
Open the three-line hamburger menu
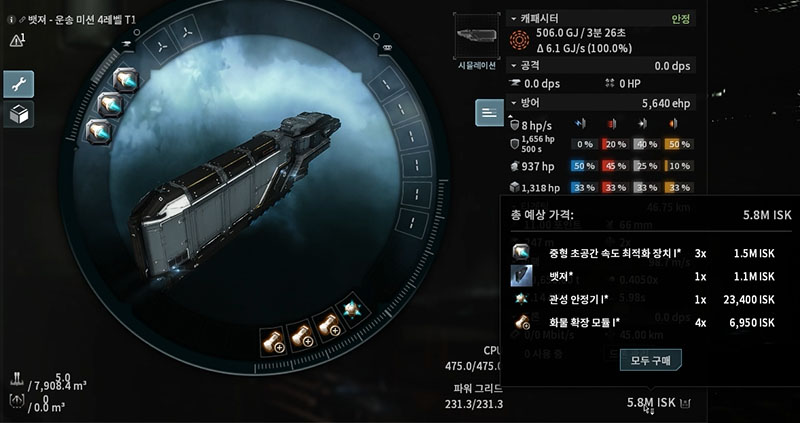pos(488,112)
